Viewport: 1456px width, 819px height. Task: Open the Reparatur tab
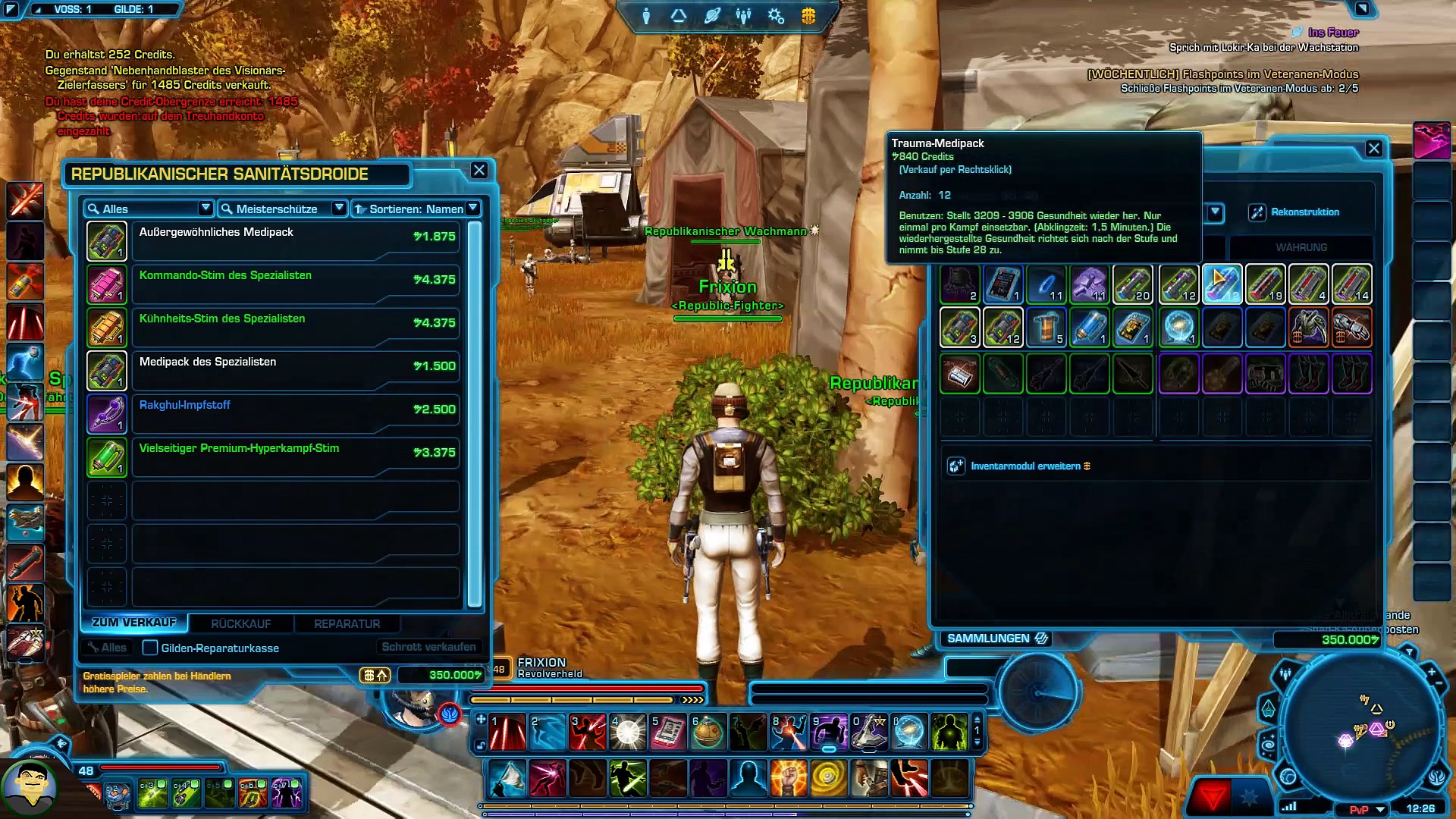coord(347,623)
